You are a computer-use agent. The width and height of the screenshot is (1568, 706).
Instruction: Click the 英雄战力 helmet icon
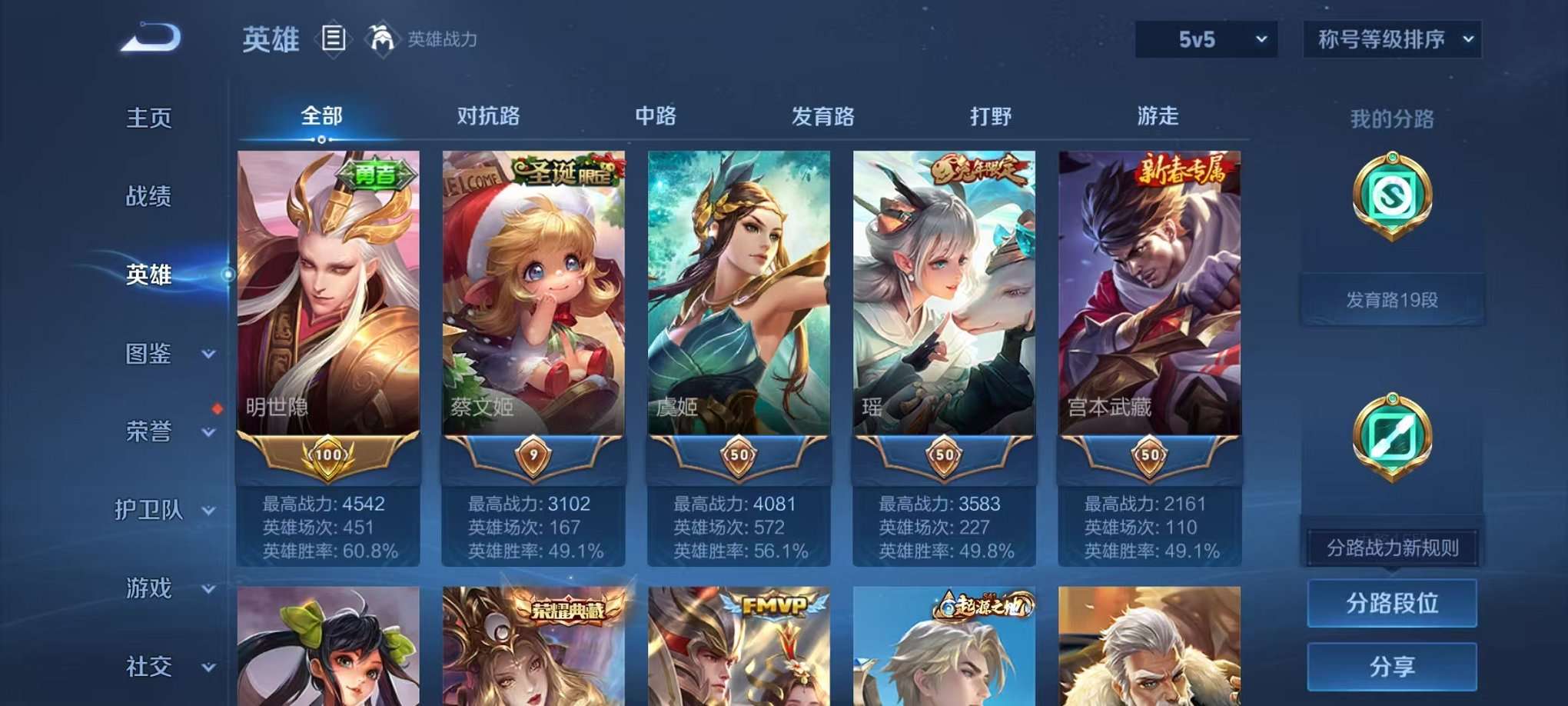(x=382, y=37)
